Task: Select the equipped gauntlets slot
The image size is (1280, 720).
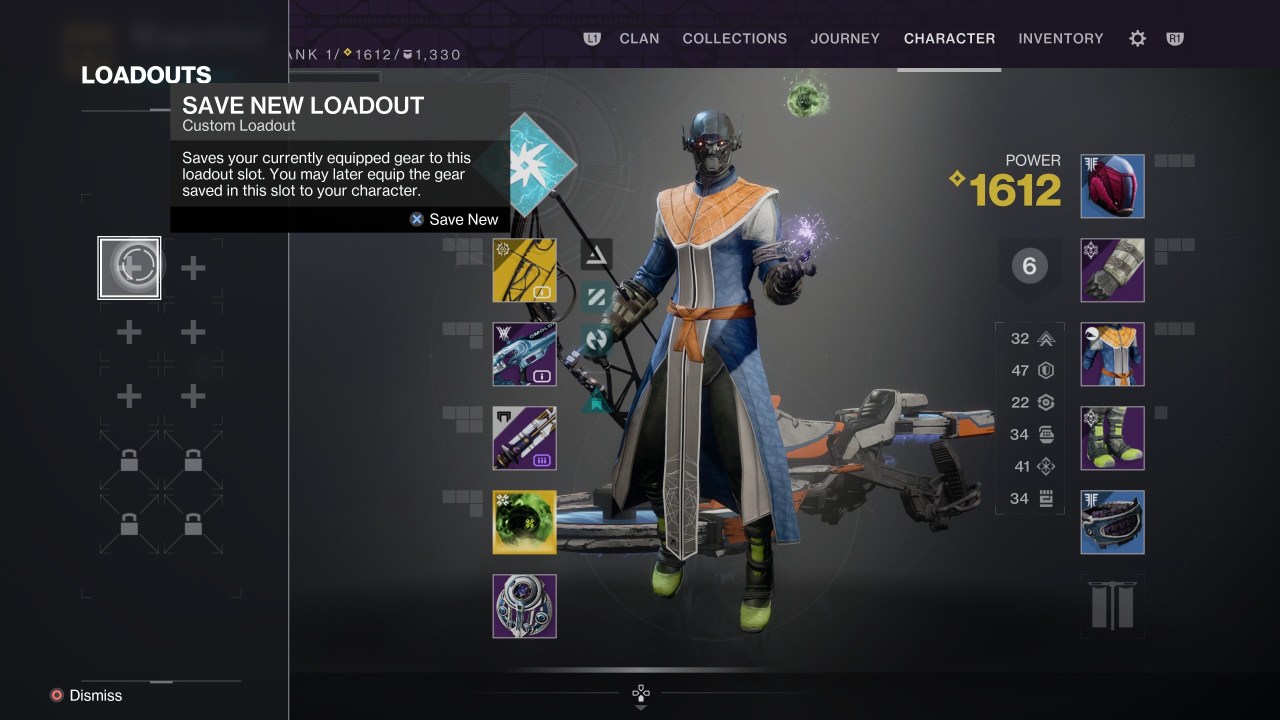Action: (x=1112, y=270)
